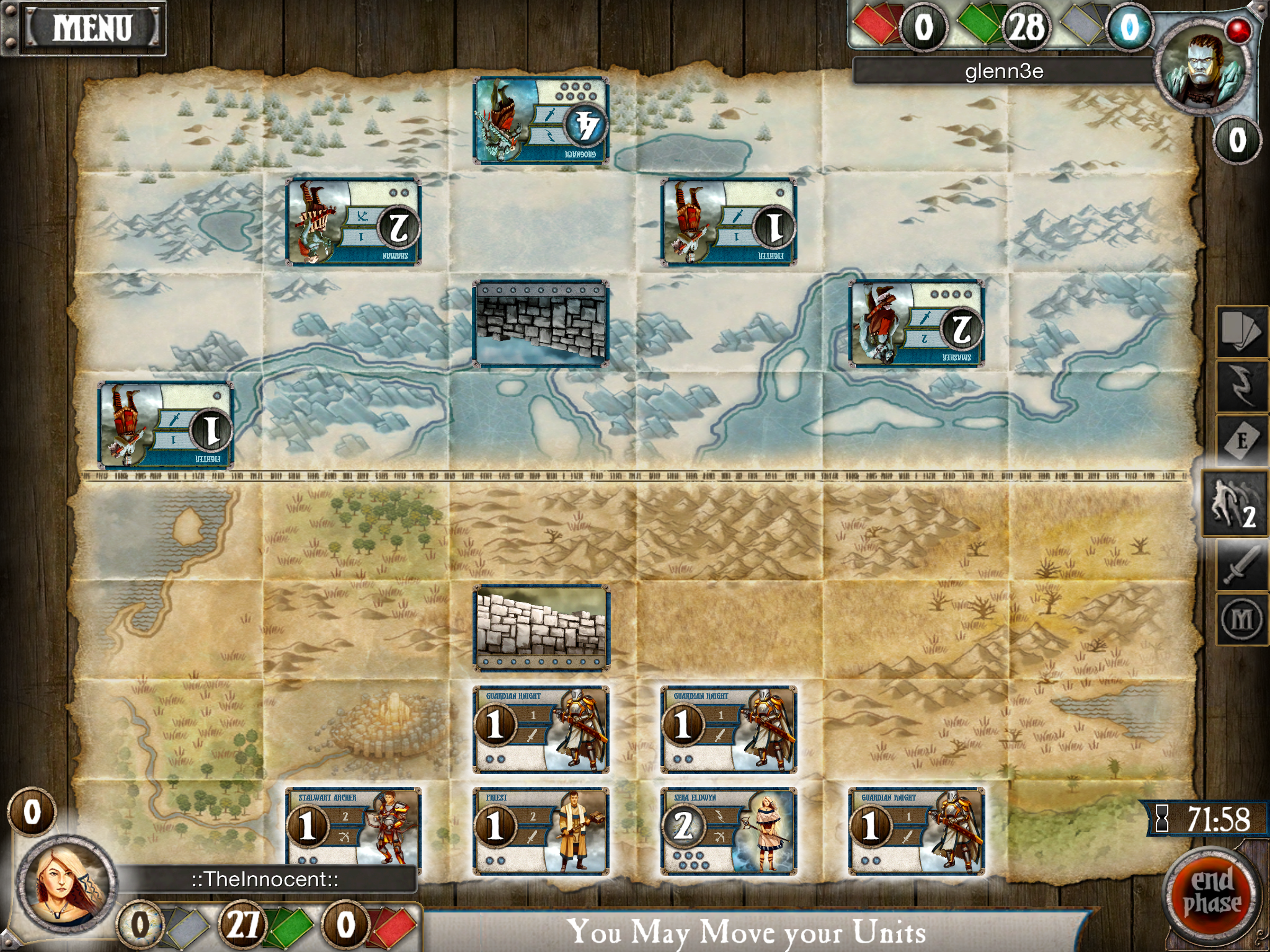The image size is (1270, 952).
Task: Click the magic phase M icon
Action: 1241,619
